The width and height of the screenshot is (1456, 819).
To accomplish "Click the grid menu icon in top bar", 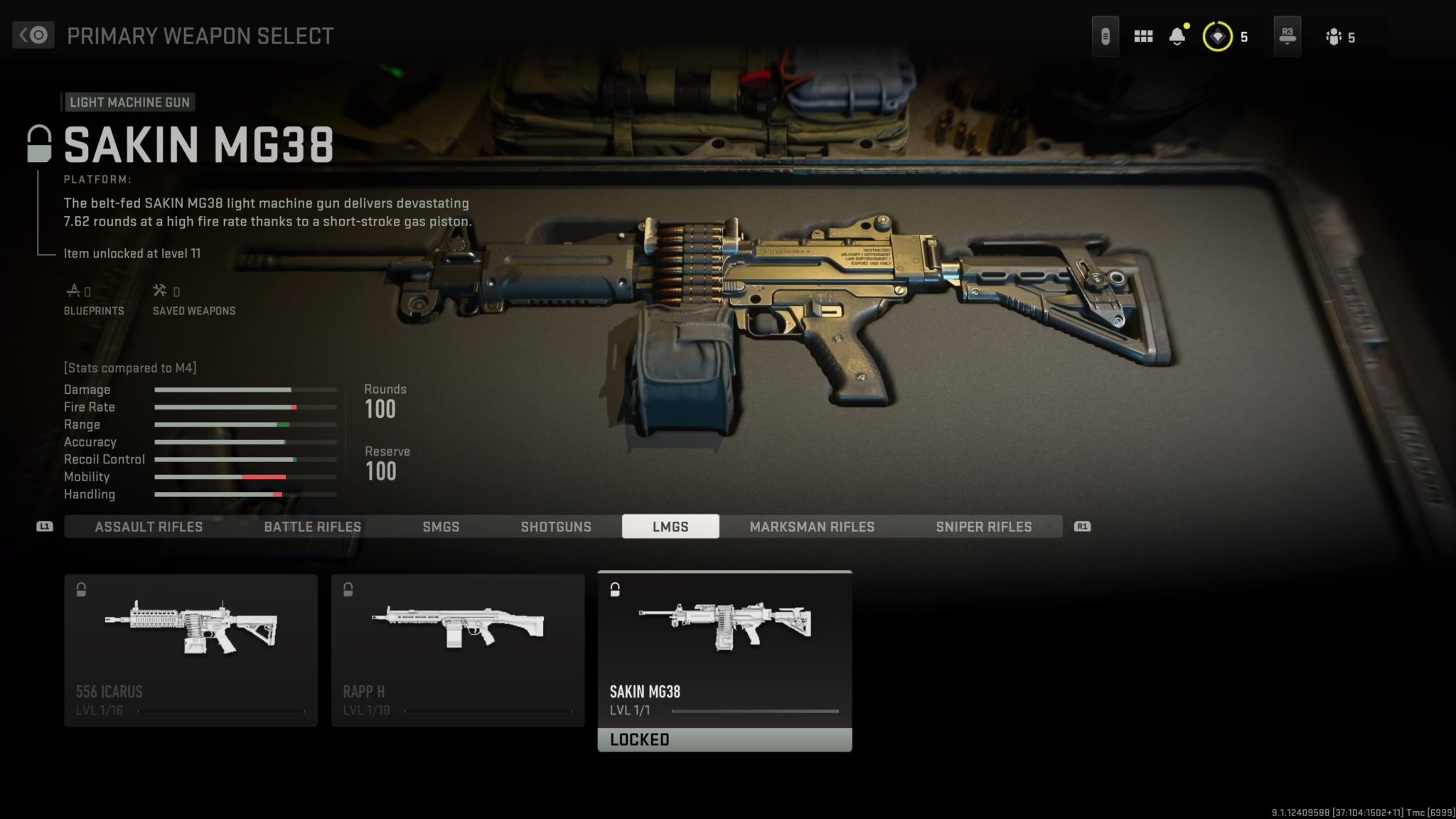I will pyautogui.click(x=1143, y=36).
